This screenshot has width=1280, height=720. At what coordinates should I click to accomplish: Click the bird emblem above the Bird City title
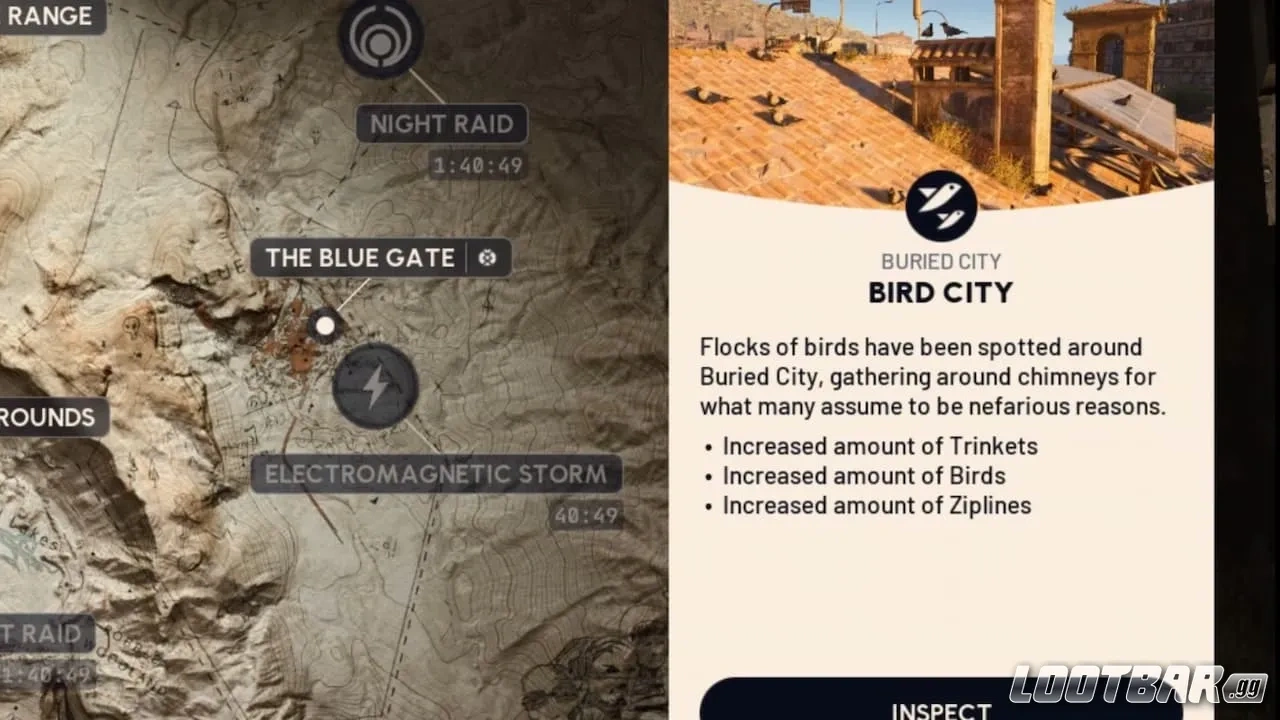[x=940, y=206]
